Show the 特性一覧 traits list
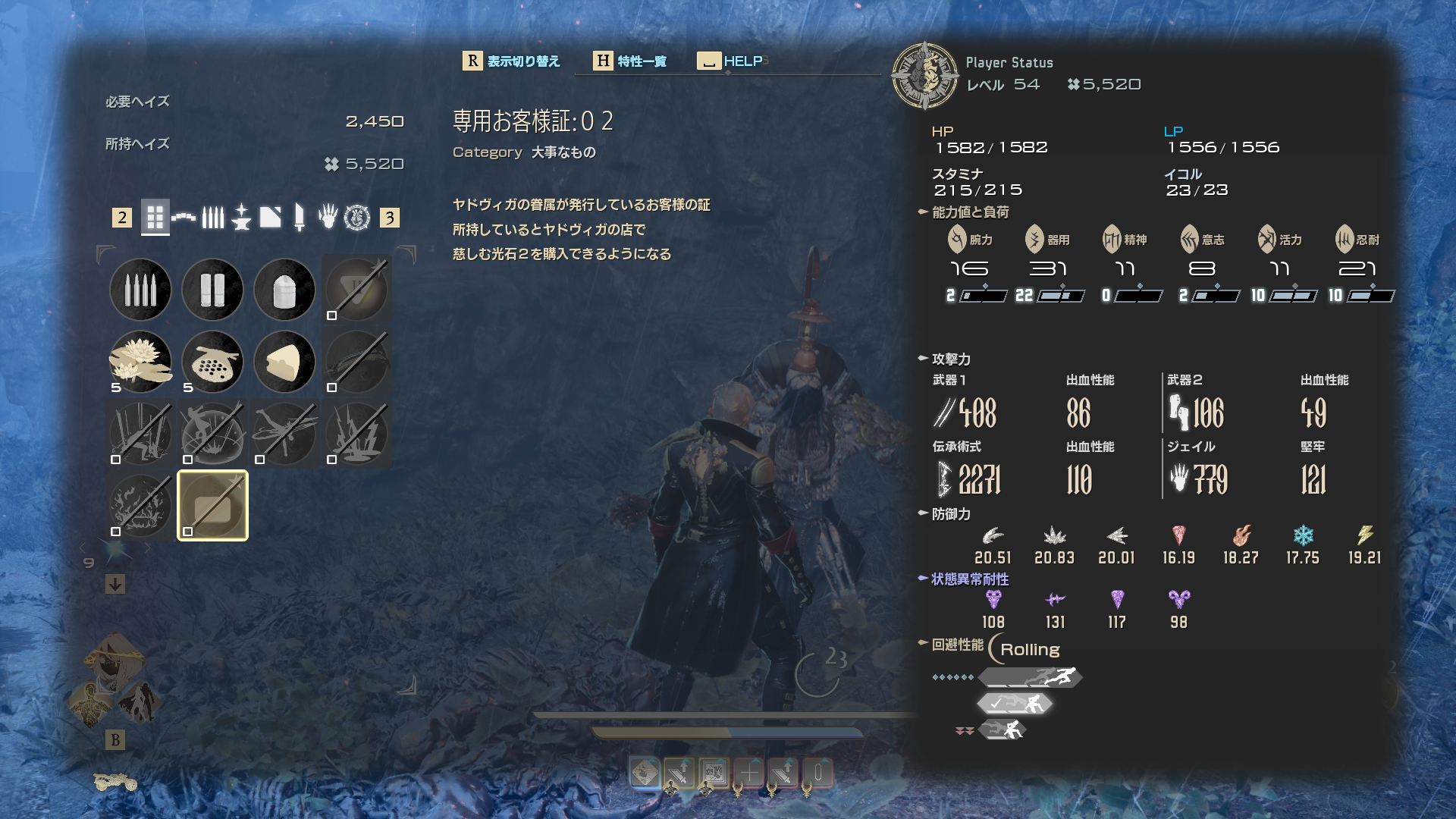This screenshot has width=1456, height=819. [x=629, y=61]
